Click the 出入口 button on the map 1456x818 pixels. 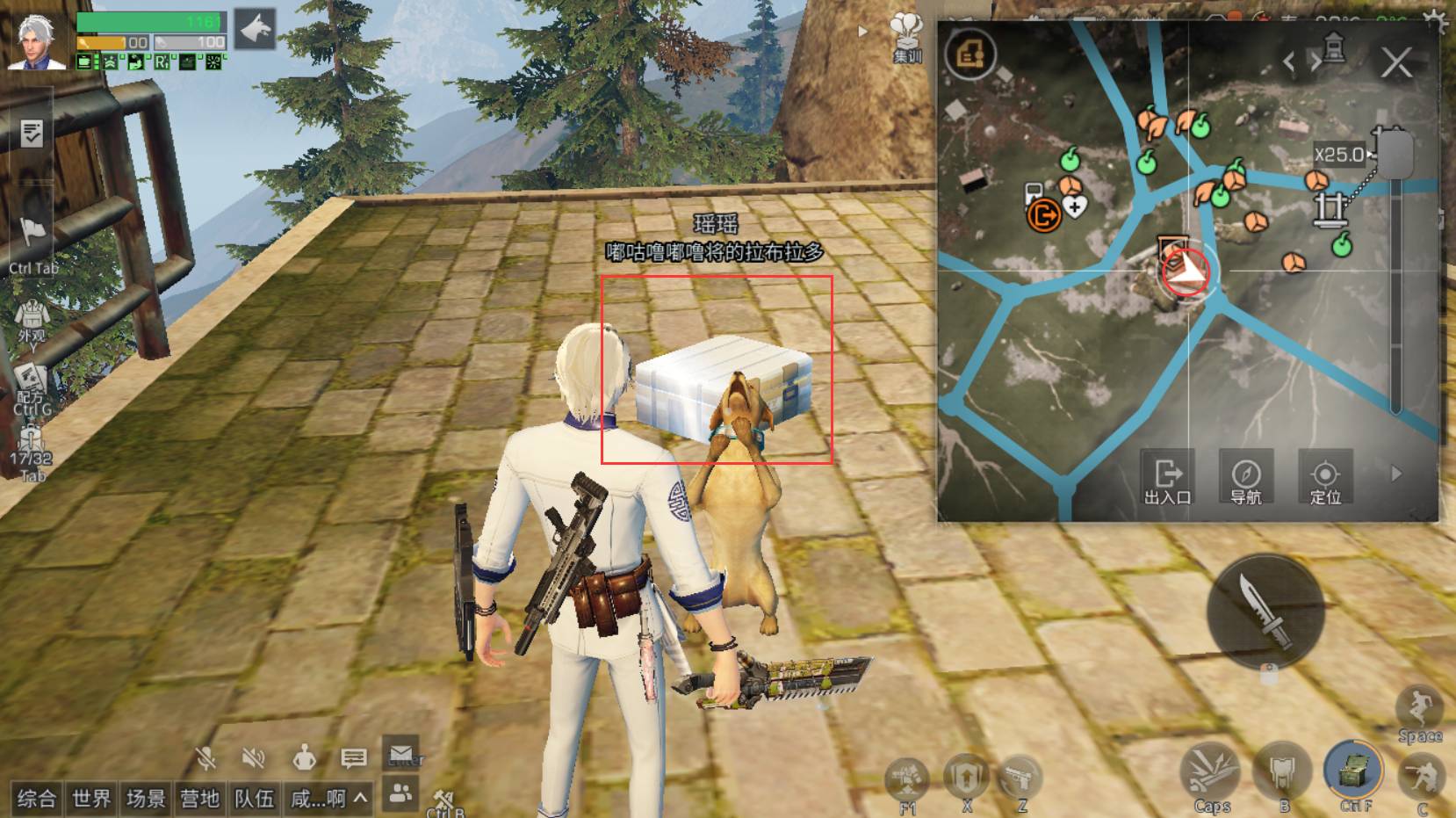pyautogui.click(x=1167, y=479)
